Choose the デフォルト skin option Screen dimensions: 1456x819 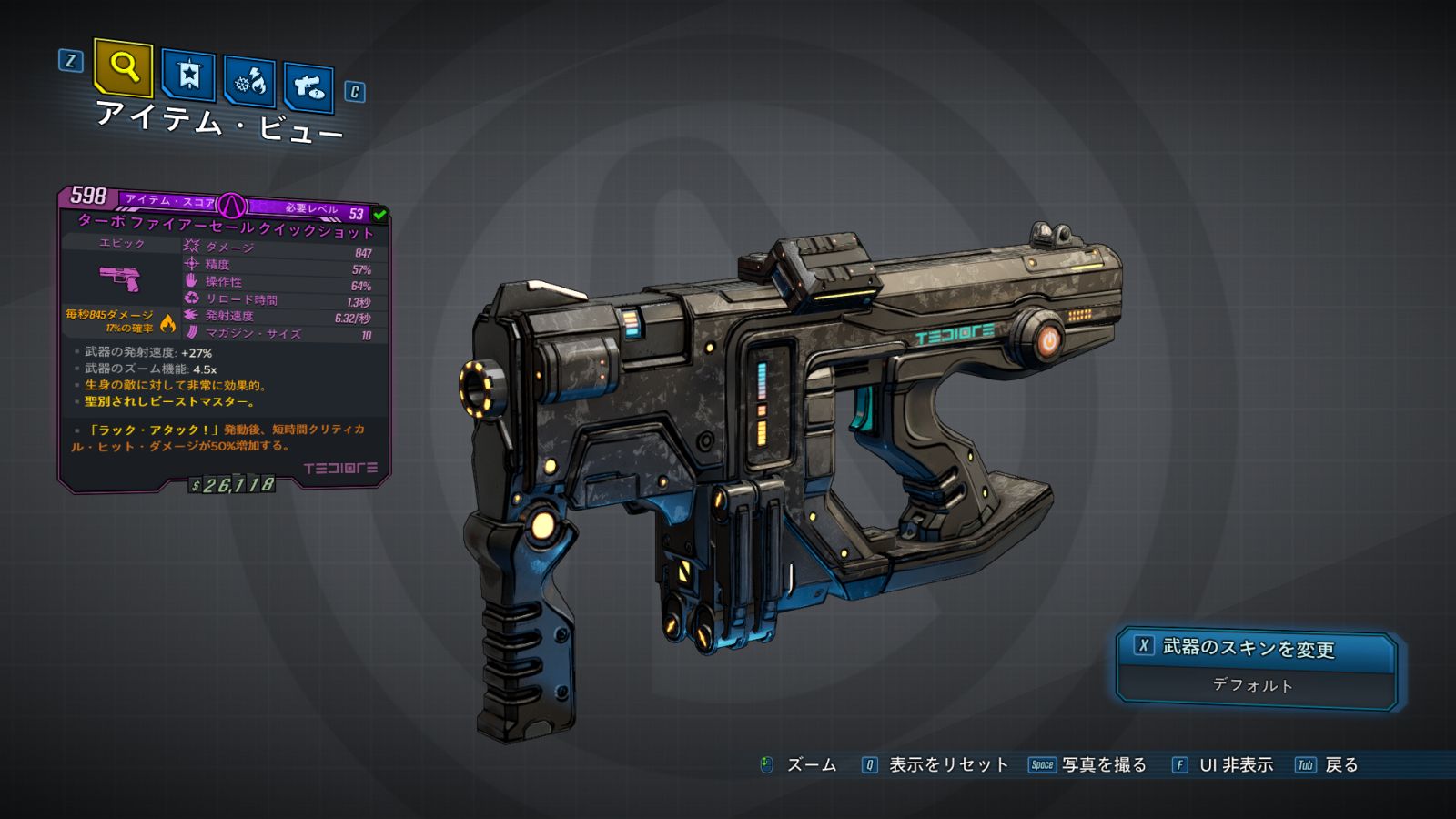coord(1253,685)
